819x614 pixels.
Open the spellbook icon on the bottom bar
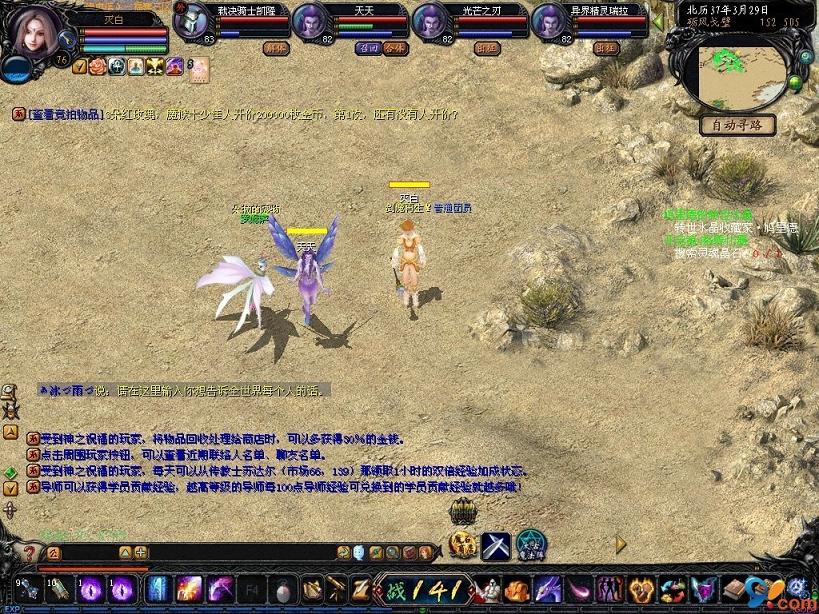click(x=736, y=589)
